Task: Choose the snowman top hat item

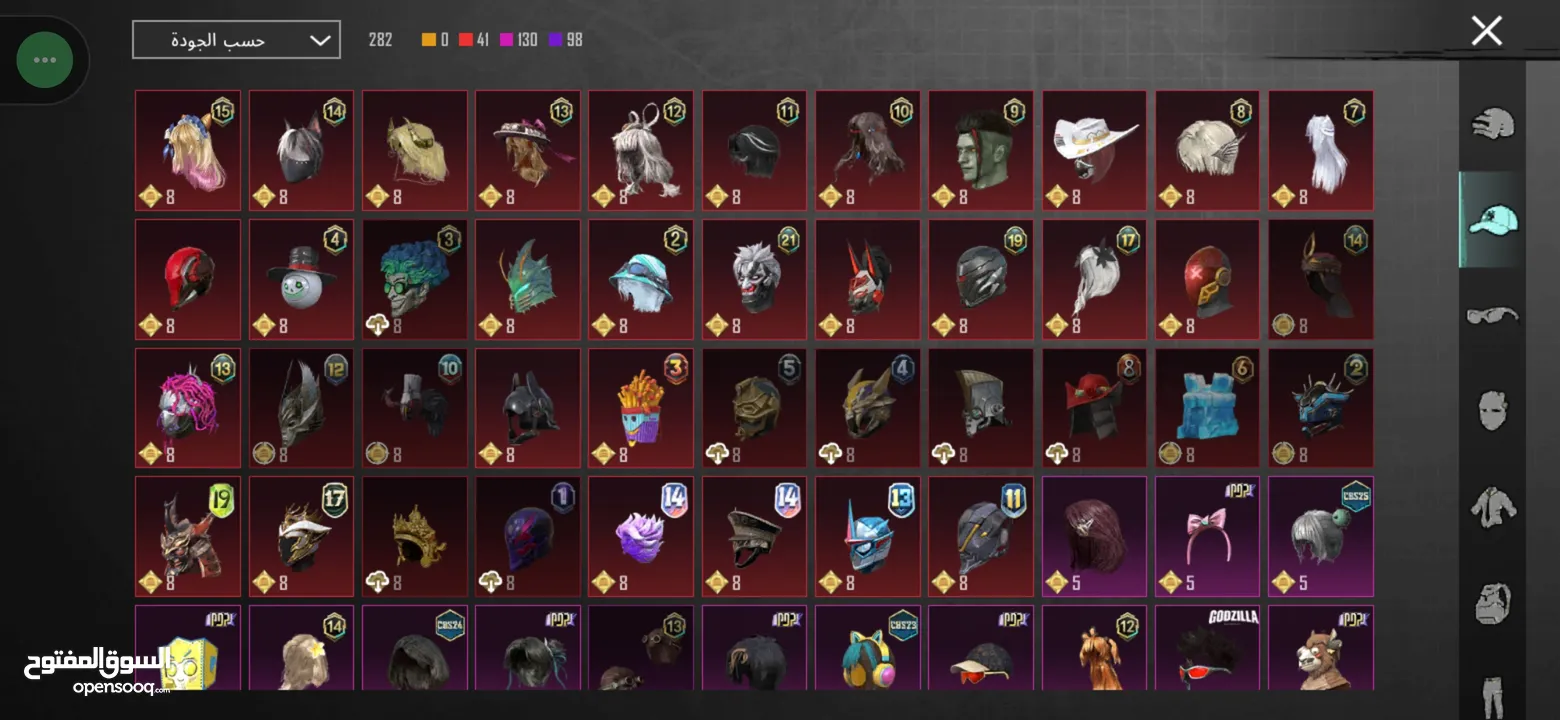Action: coord(301,280)
